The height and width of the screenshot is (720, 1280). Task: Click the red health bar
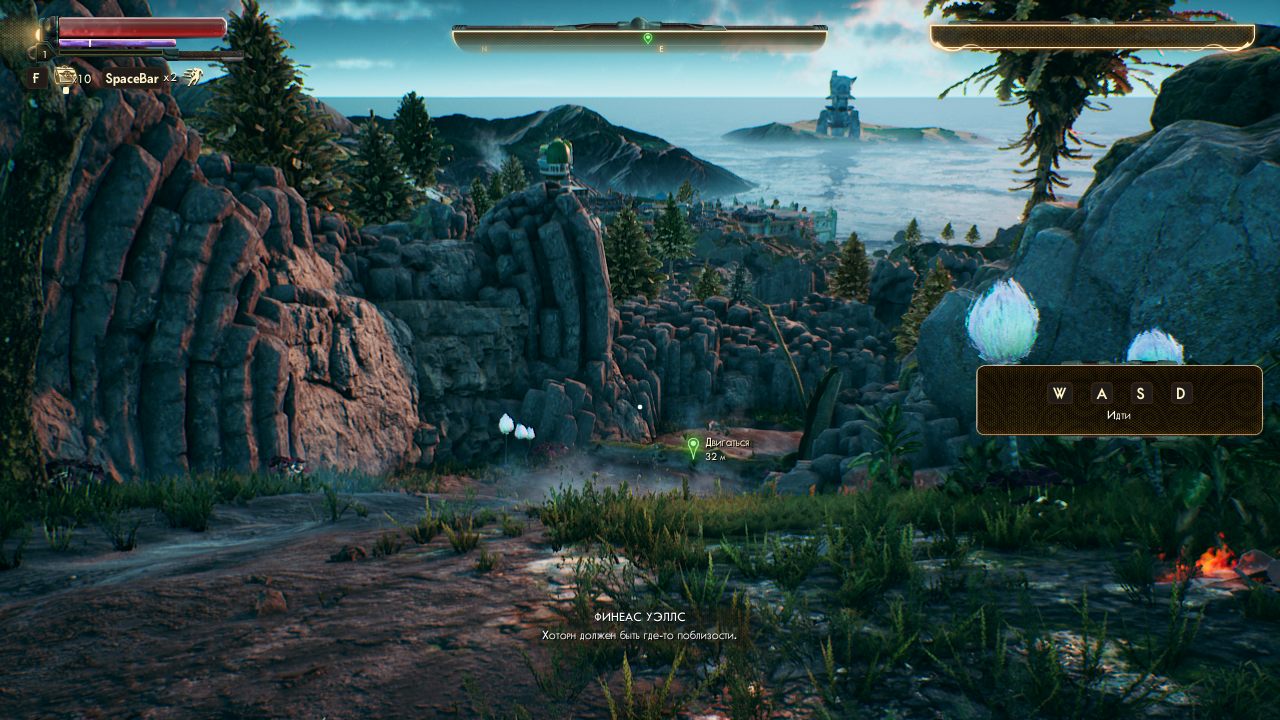140,28
